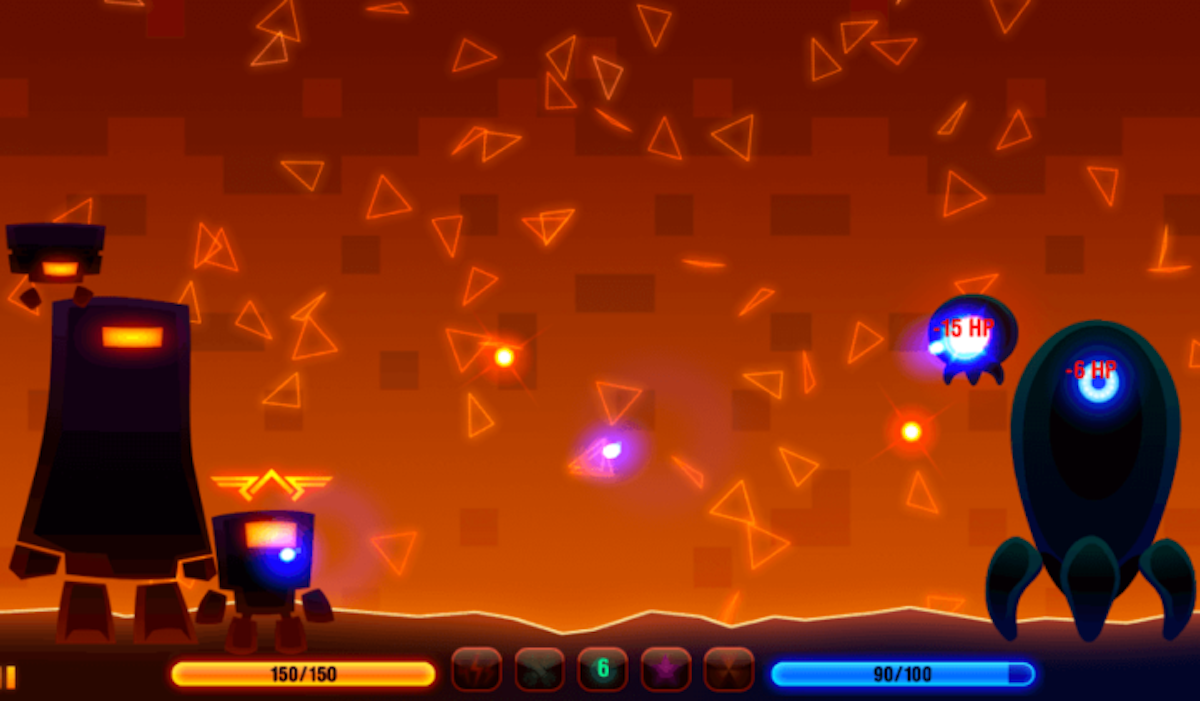Use the crossed tools ability
The height and width of the screenshot is (701, 1200).
tap(540, 669)
